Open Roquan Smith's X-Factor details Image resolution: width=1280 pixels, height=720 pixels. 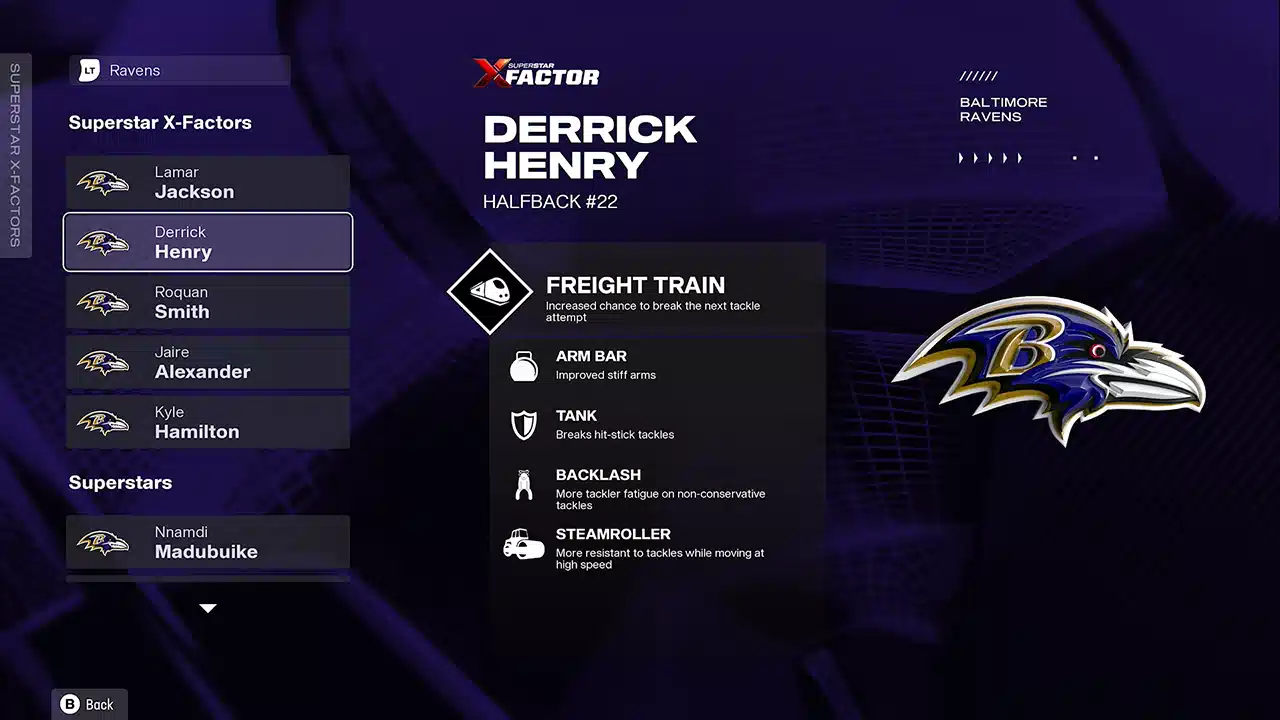(208, 302)
